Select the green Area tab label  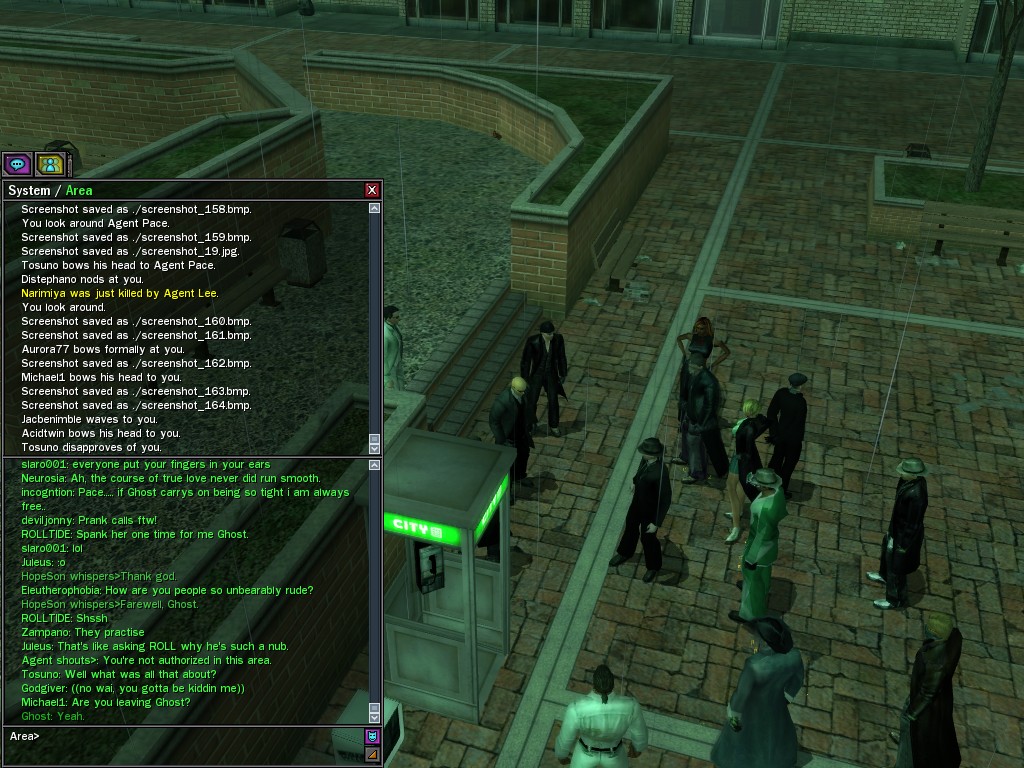pos(79,191)
